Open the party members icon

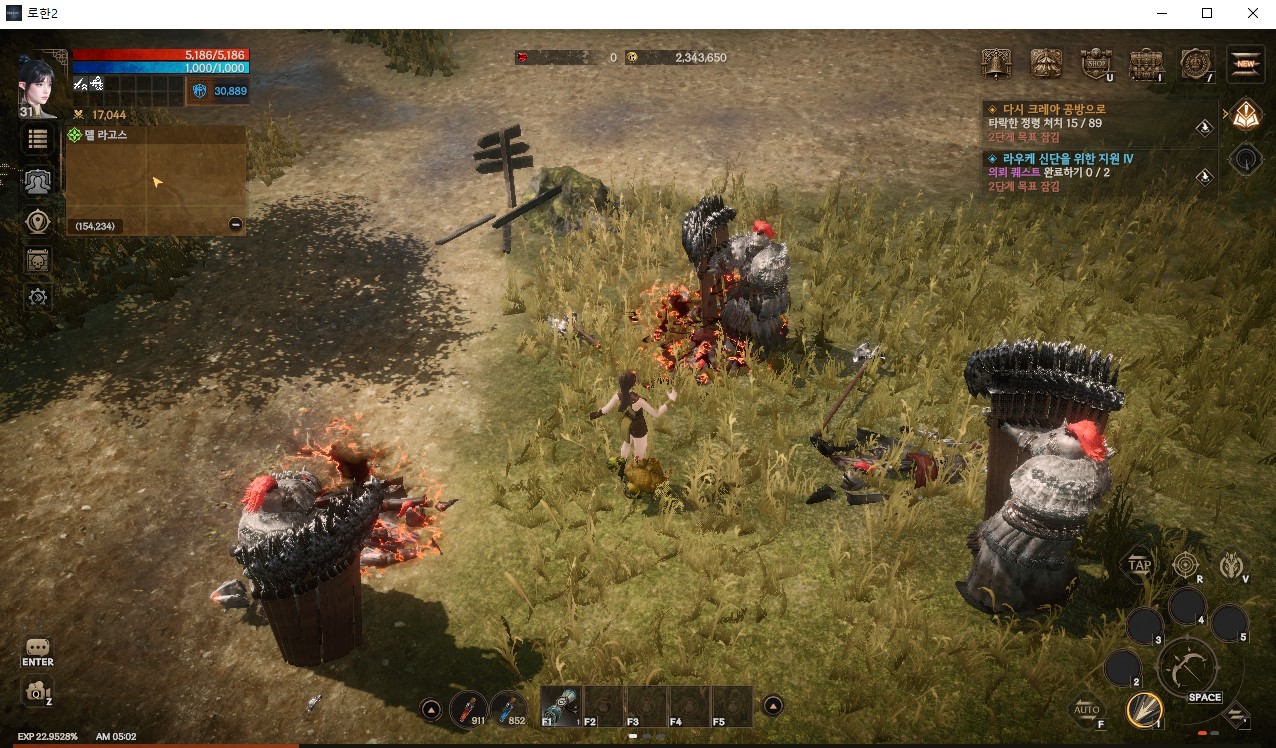click(38, 181)
